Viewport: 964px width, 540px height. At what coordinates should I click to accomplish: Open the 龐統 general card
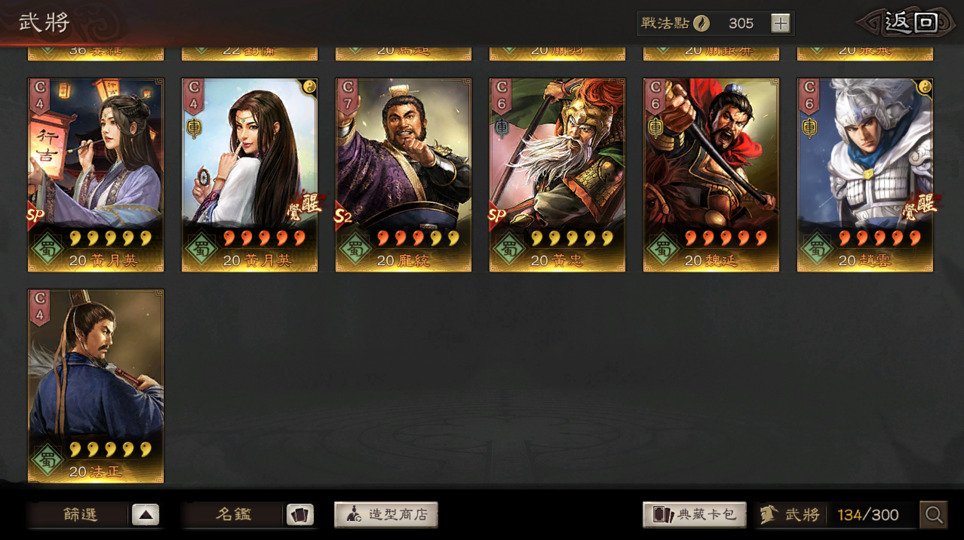403,175
